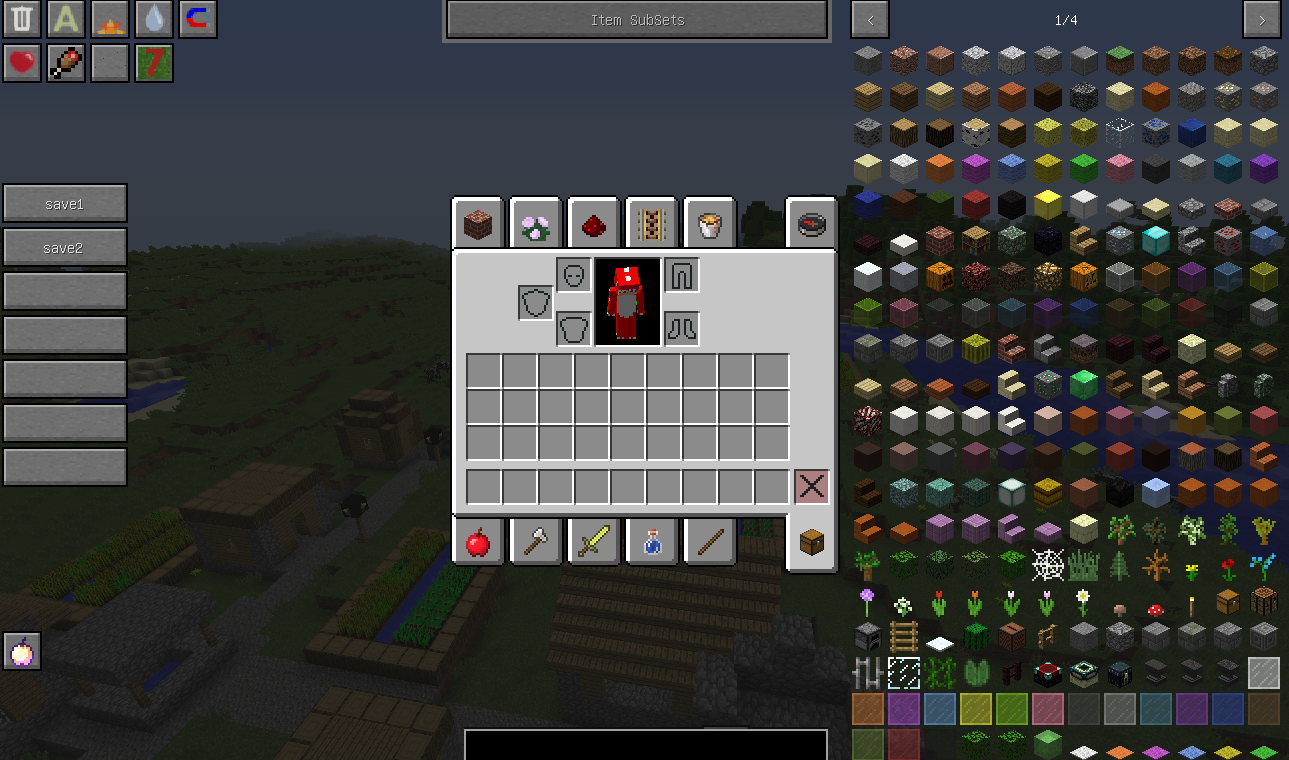The width and height of the screenshot is (1289, 760).
Task: Enable magnet mode with the magnet icon
Action: [197, 19]
